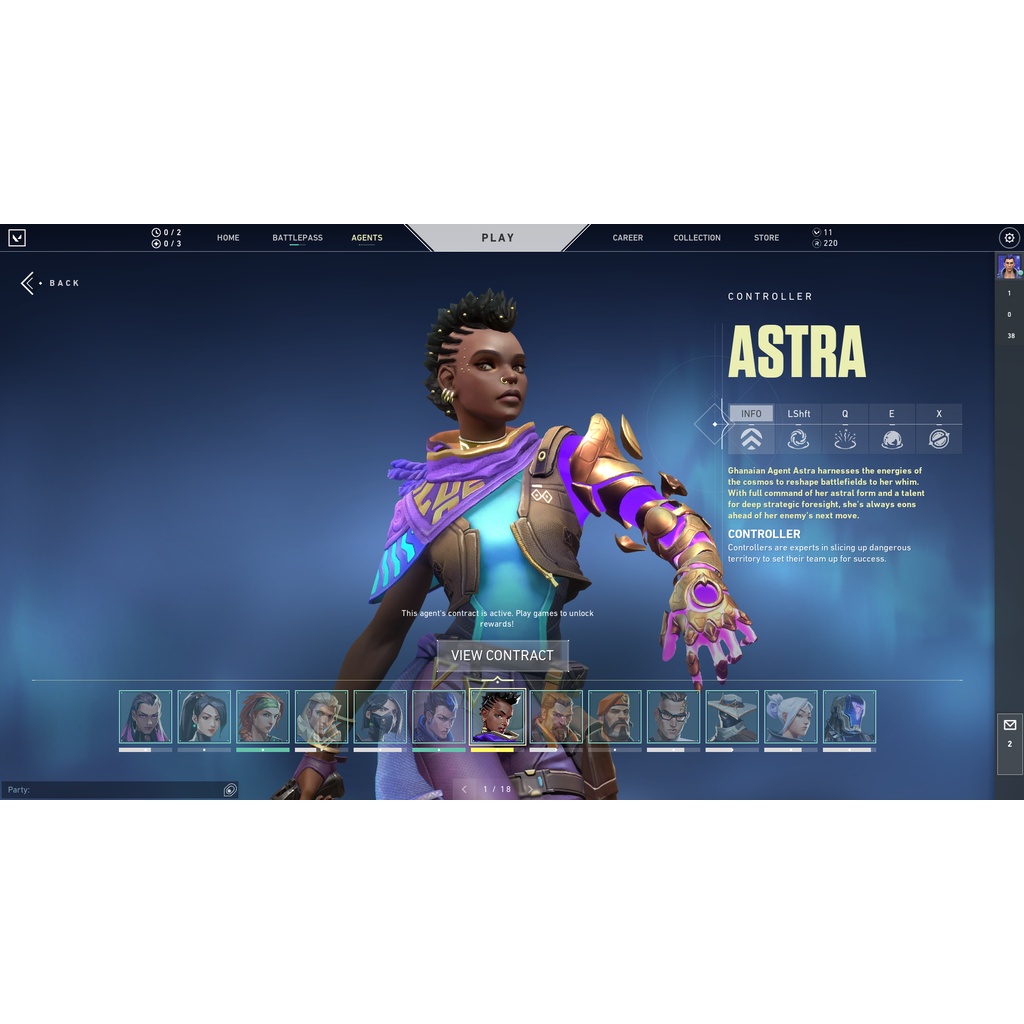This screenshot has width=1024, height=1024.
Task: Select the E ability tab
Action: 892,428
